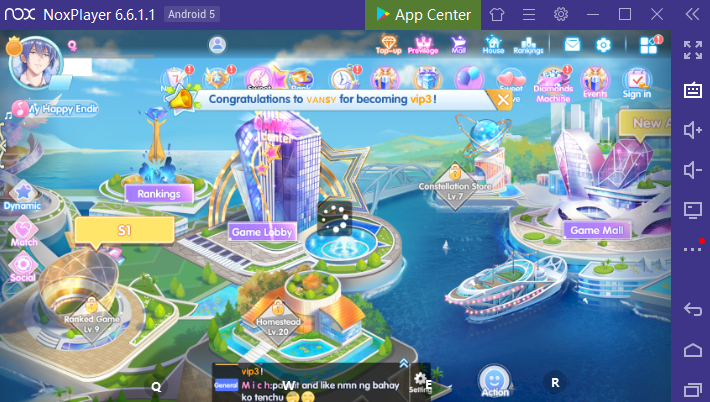
Task: Close the vip3 congratulations banner
Action: click(x=500, y=99)
